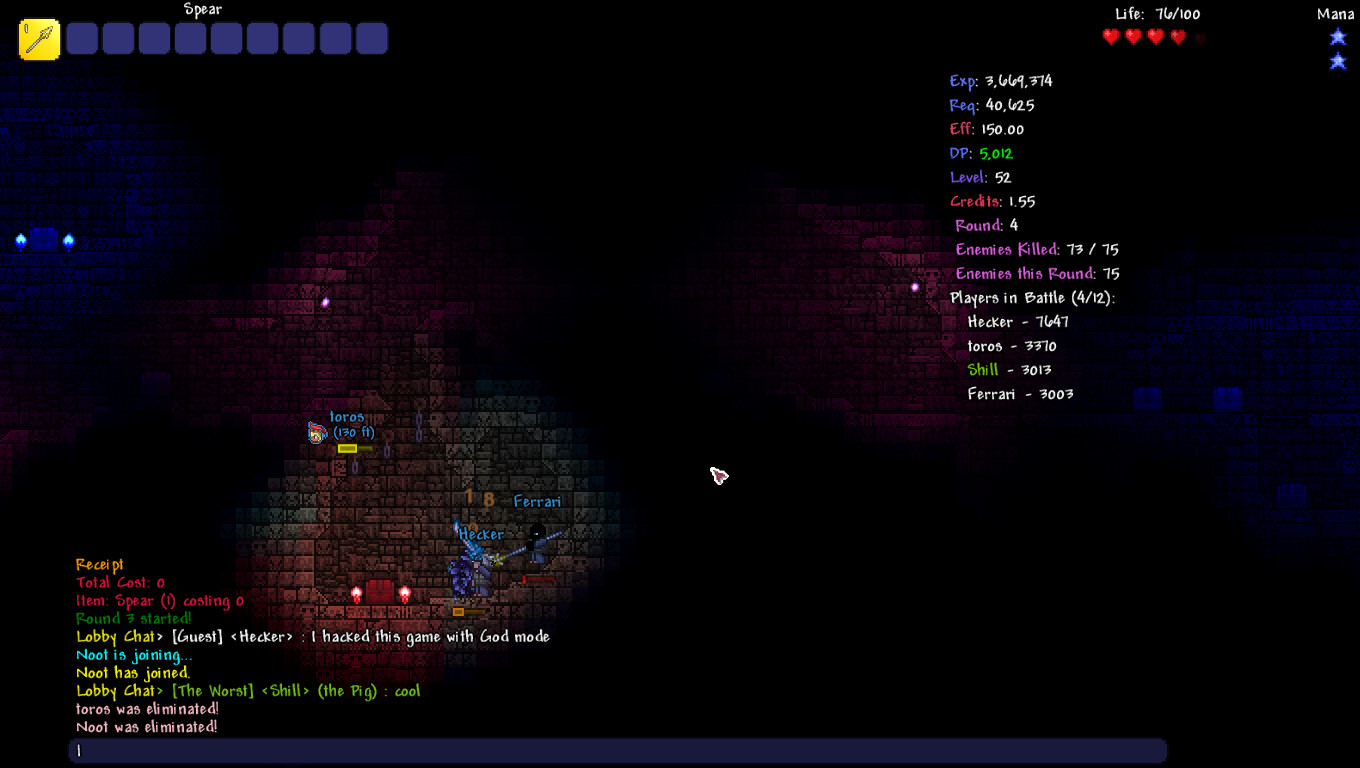Screen dimensions: 1360x768
Task: Focus the chat text input bar
Action: [x=617, y=751]
